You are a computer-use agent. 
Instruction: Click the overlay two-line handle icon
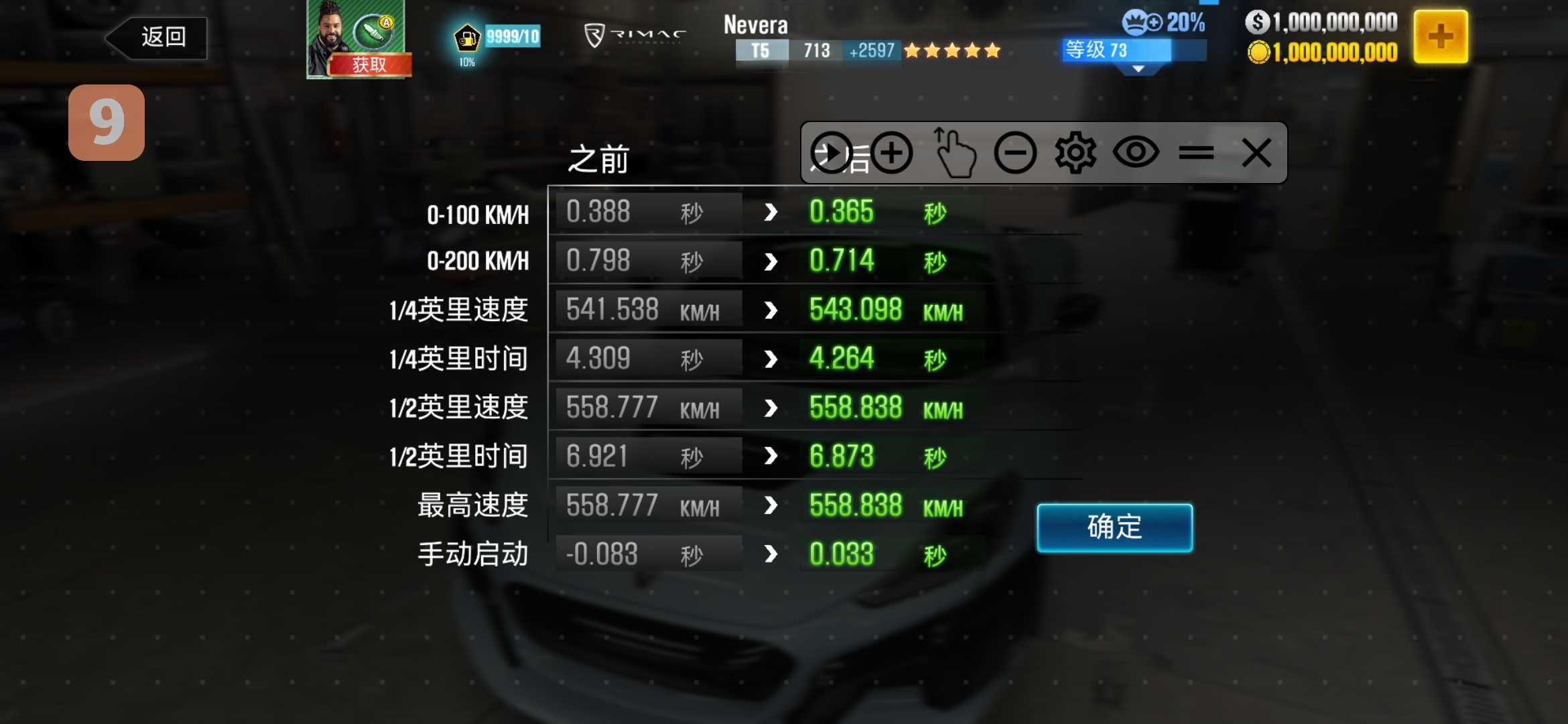(1196, 153)
